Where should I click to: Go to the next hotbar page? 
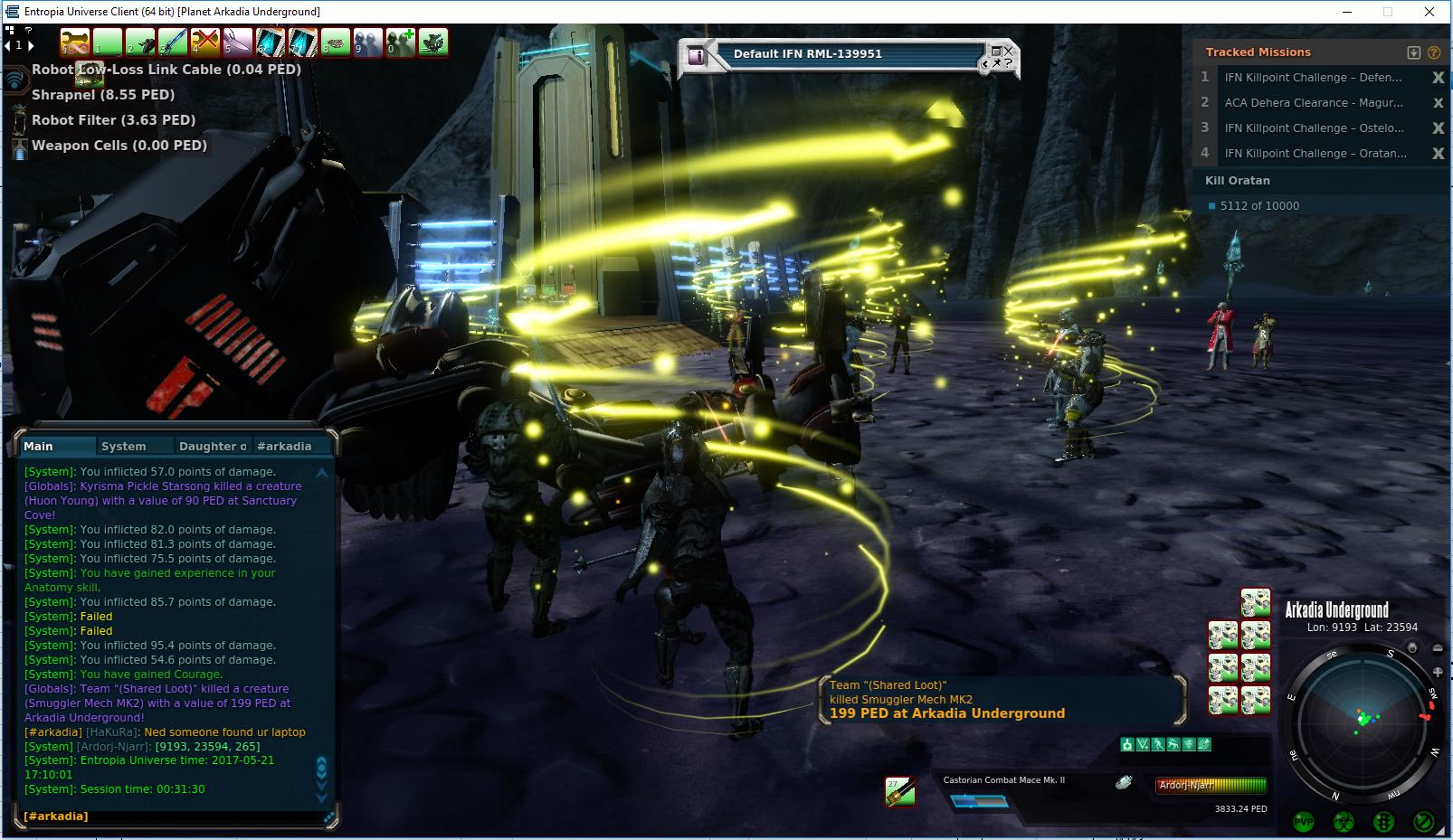[x=31, y=45]
